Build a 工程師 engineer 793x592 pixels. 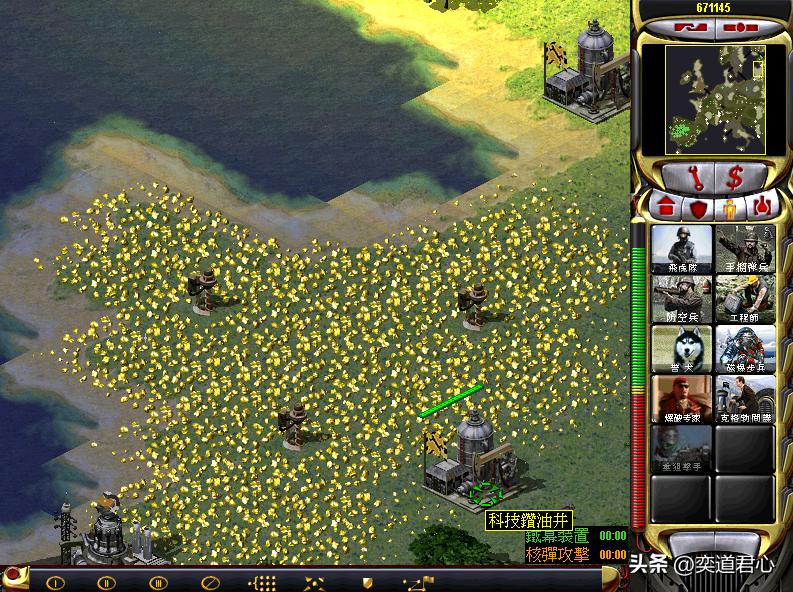coord(745,298)
